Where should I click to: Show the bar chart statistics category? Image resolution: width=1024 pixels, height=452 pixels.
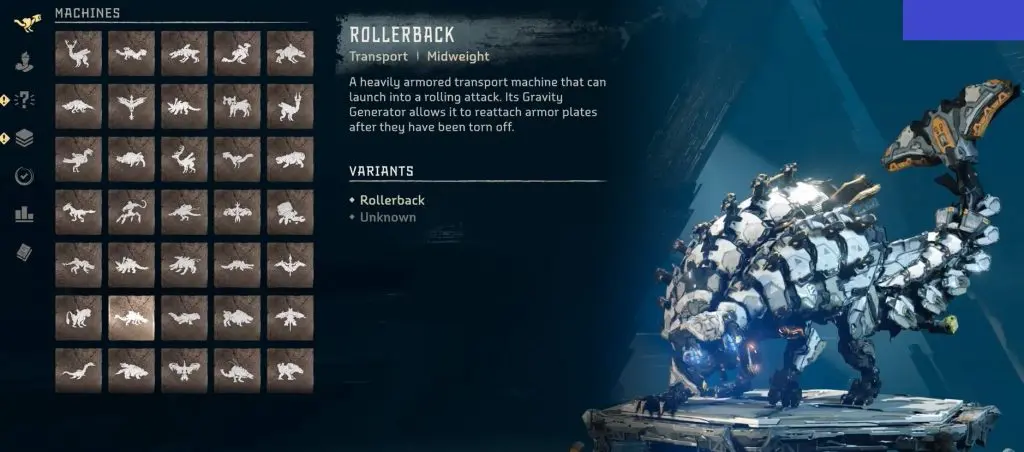[x=25, y=214]
